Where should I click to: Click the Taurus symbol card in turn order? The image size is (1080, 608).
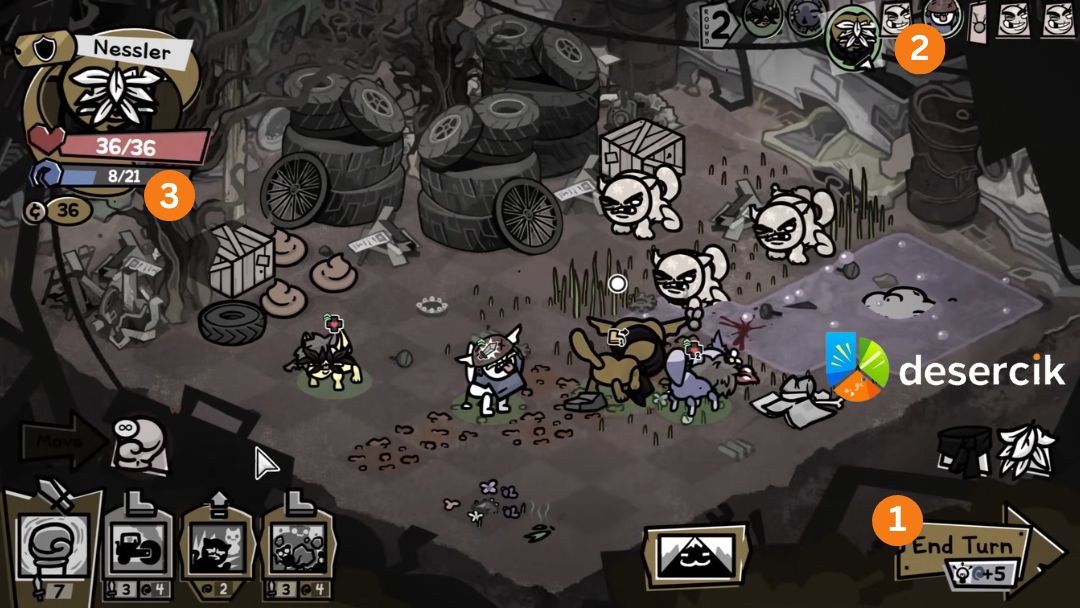979,22
